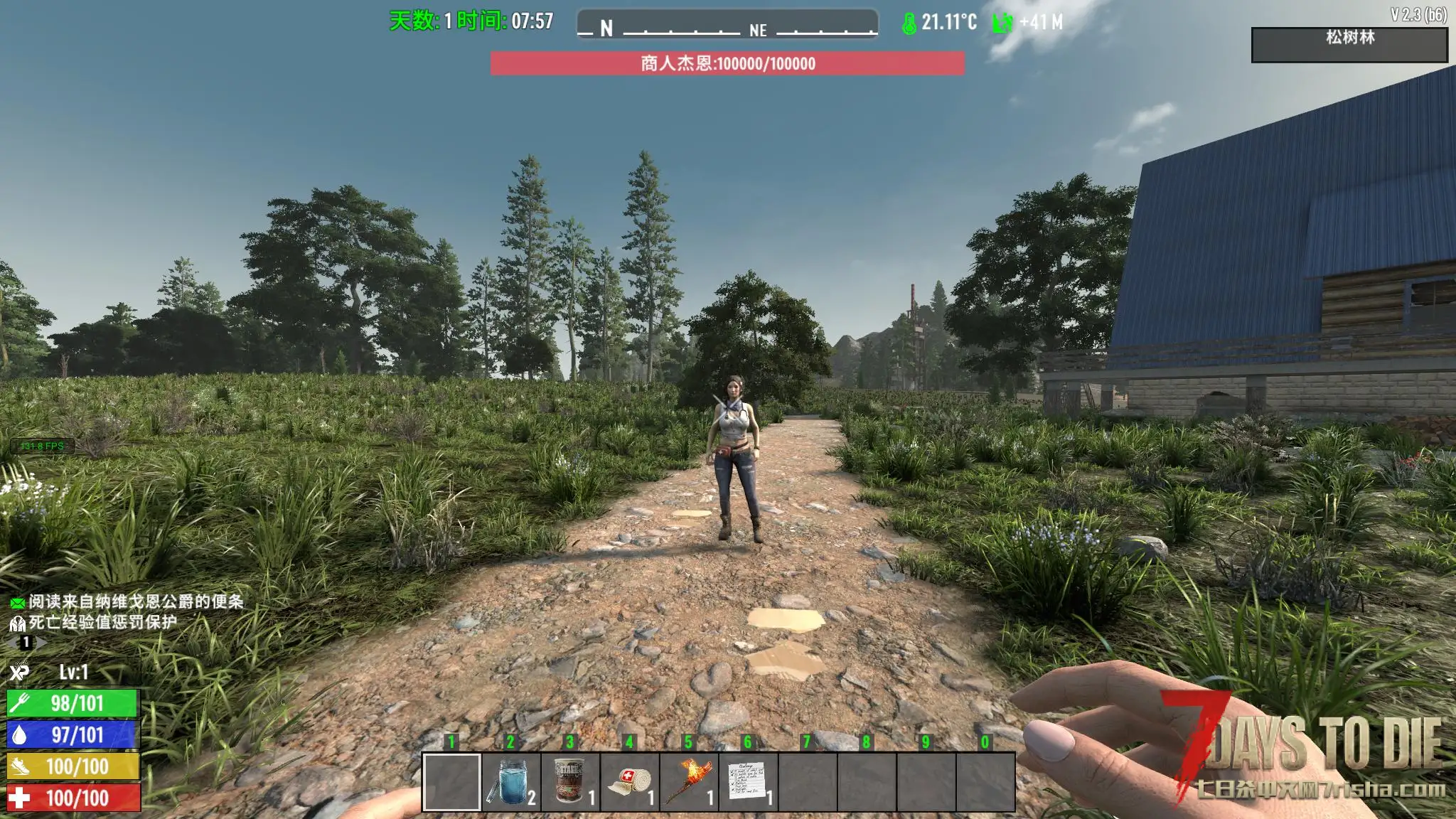1456x819 pixels.
Task: Select the canned food hotbar slot
Action: coord(569,781)
